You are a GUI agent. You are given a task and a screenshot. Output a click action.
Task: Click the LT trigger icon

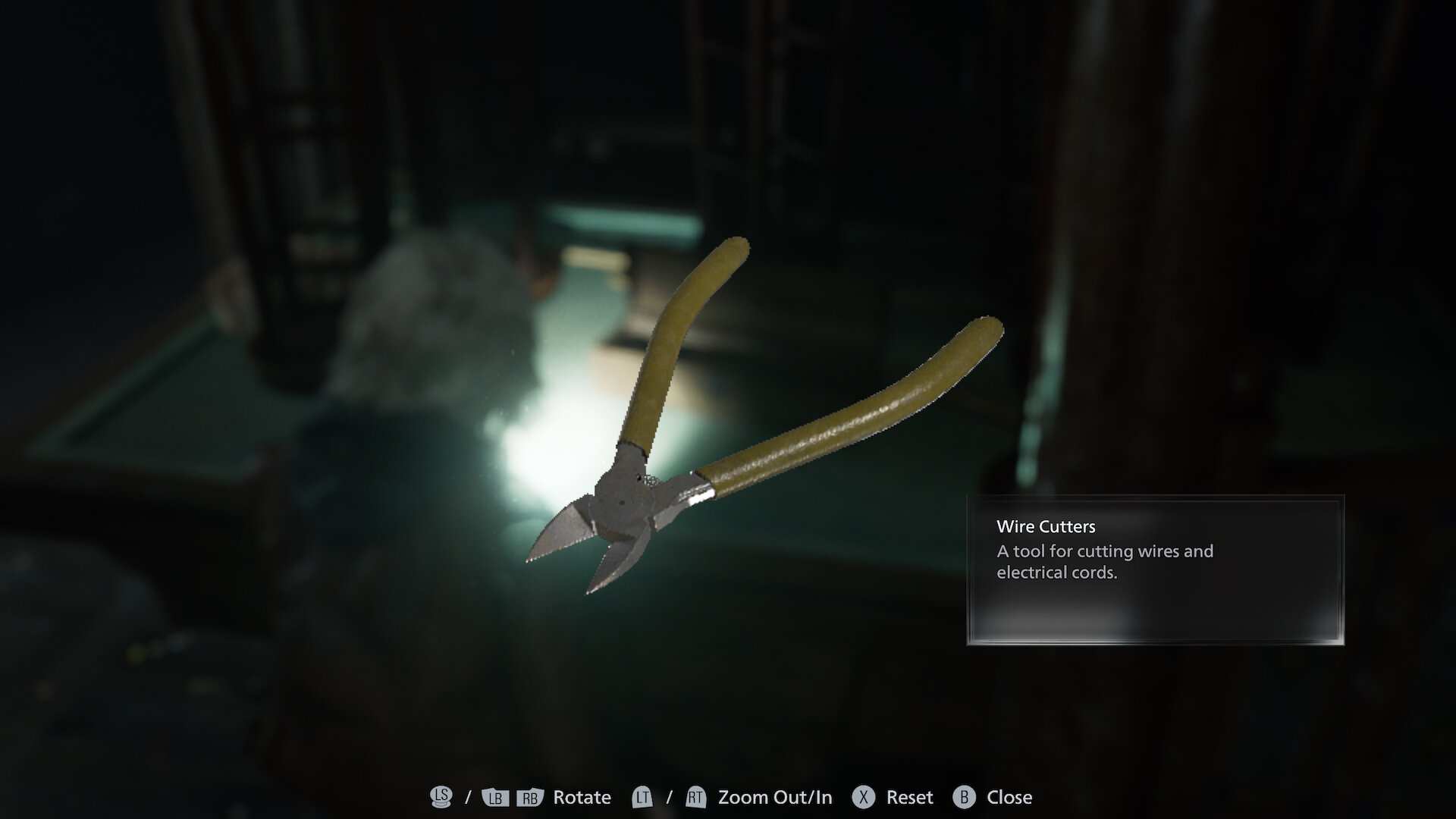pos(641,797)
